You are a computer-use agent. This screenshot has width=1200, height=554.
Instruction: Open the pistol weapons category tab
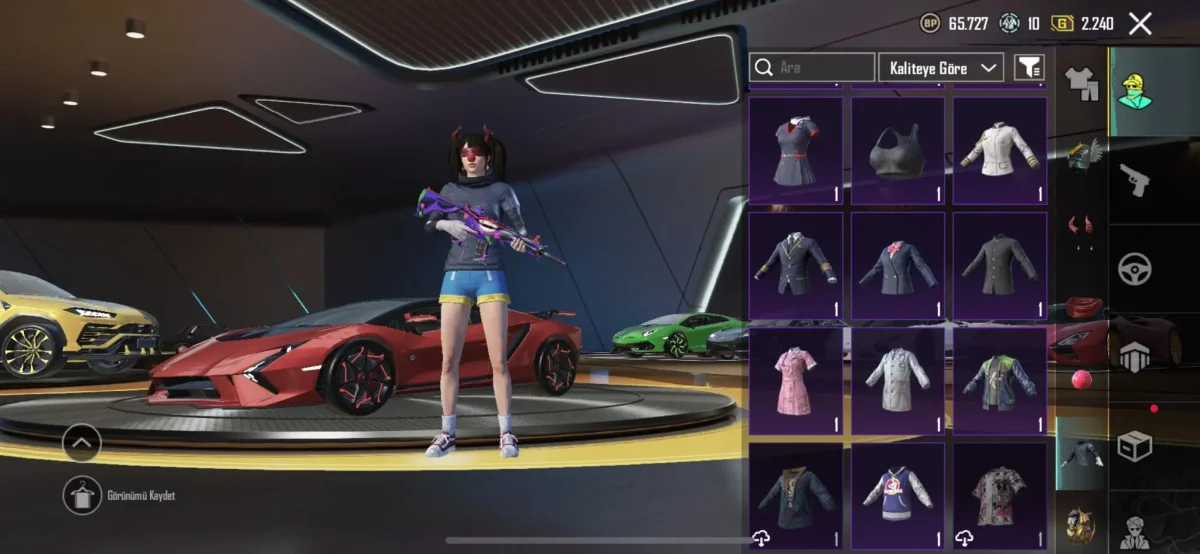point(1135,180)
